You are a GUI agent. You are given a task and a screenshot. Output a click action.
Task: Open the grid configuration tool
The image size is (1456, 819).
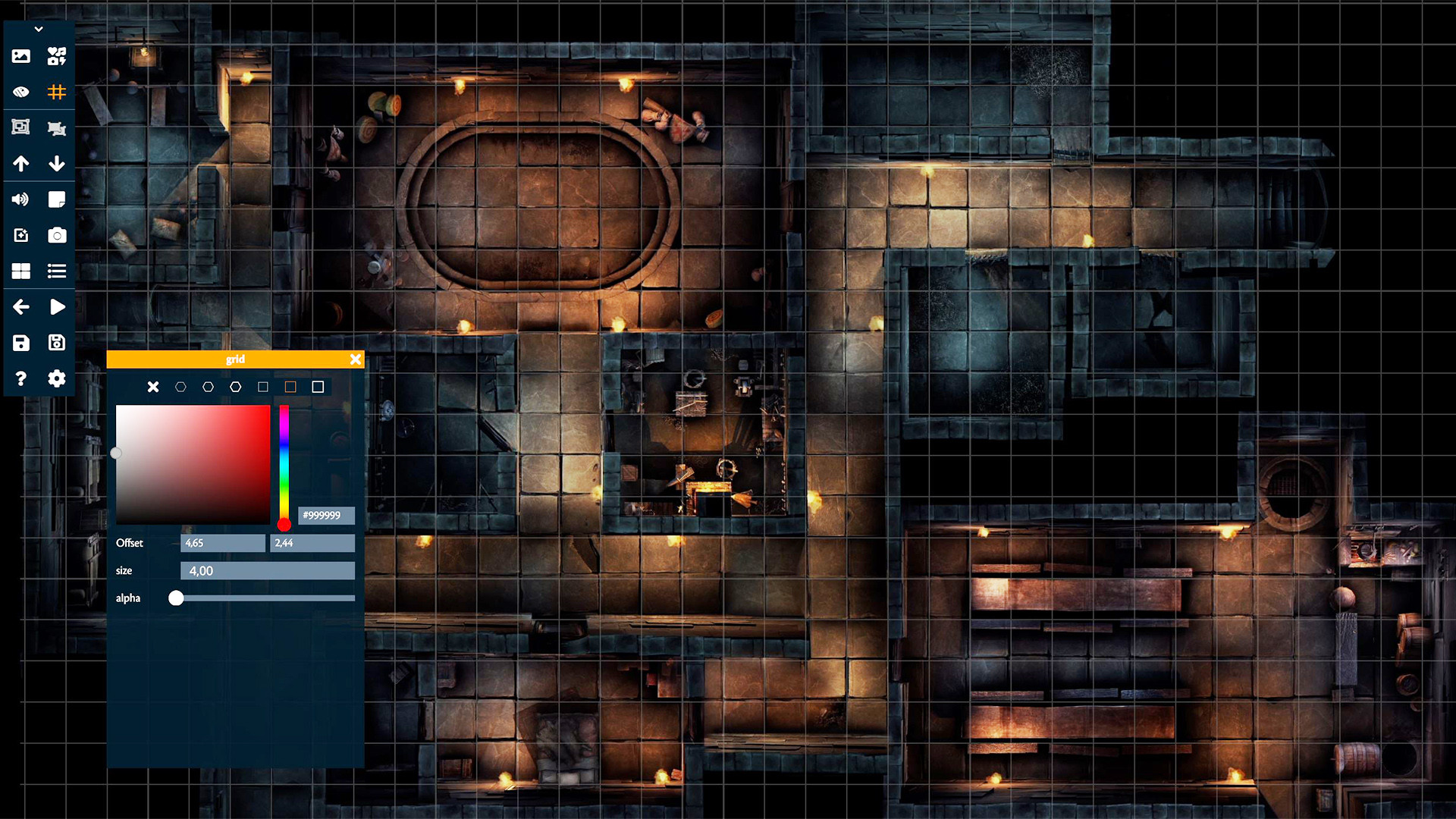[x=57, y=92]
